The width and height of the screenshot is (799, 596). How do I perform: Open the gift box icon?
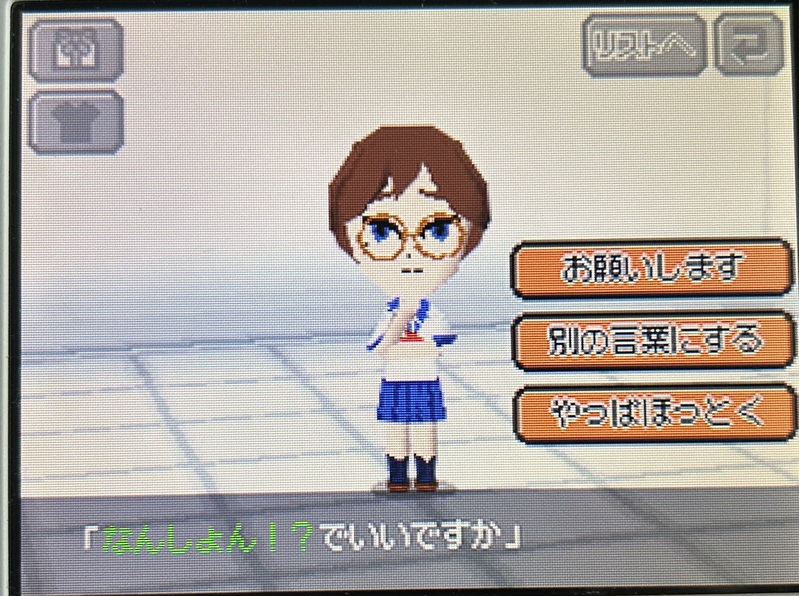[x=76, y=49]
